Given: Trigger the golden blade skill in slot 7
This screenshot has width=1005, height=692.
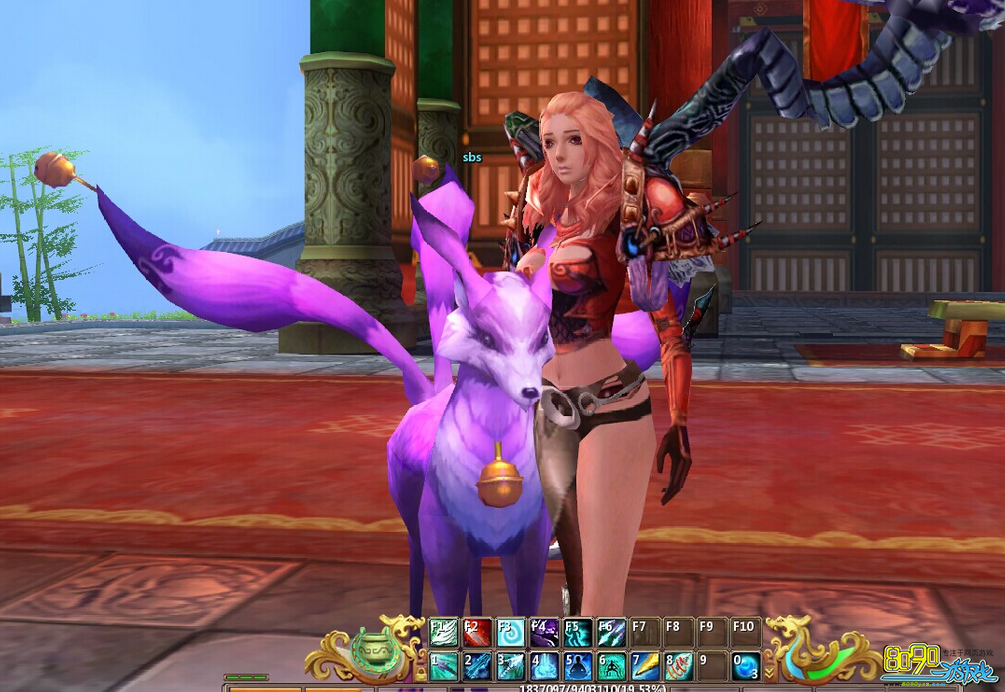Looking at the screenshot, I should pyautogui.click(x=644, y=666).
